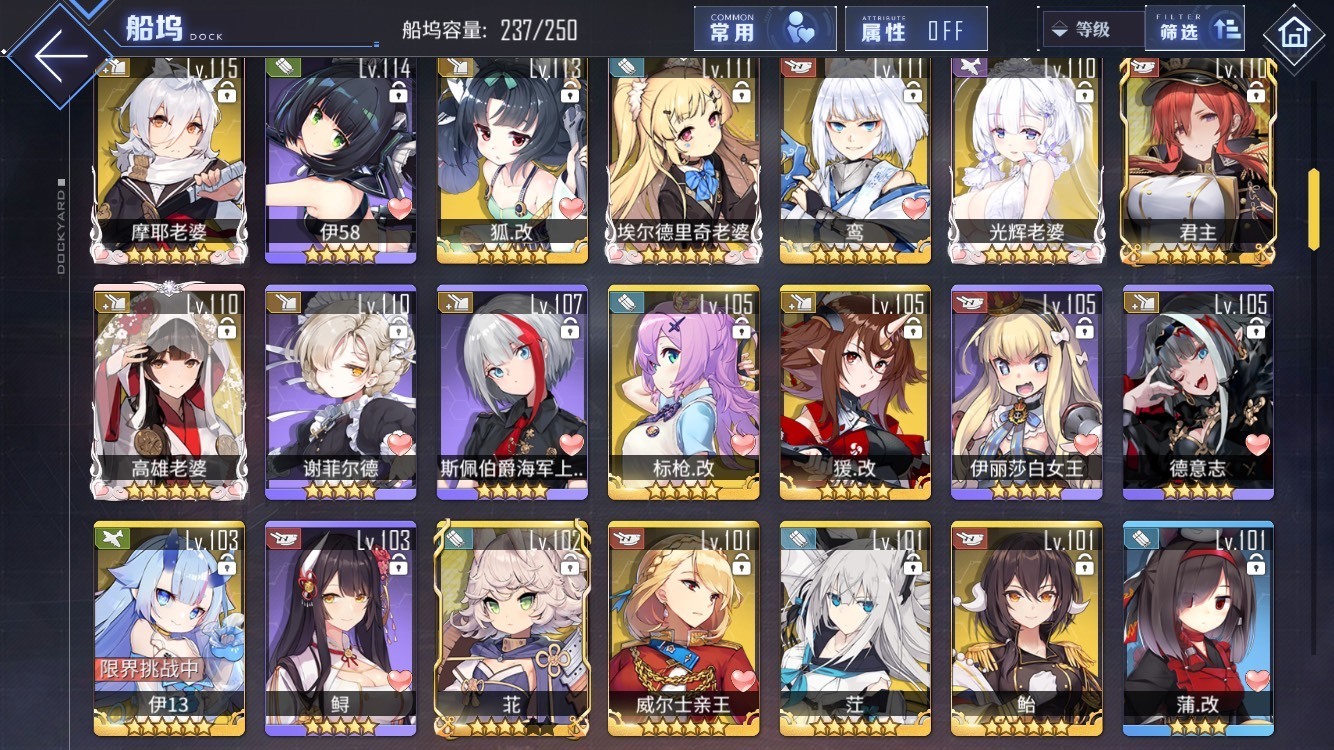Screen dimensions: 1334x750
Task: Select the 摩耶老婆 ship card
Action: tap(168, 160)
